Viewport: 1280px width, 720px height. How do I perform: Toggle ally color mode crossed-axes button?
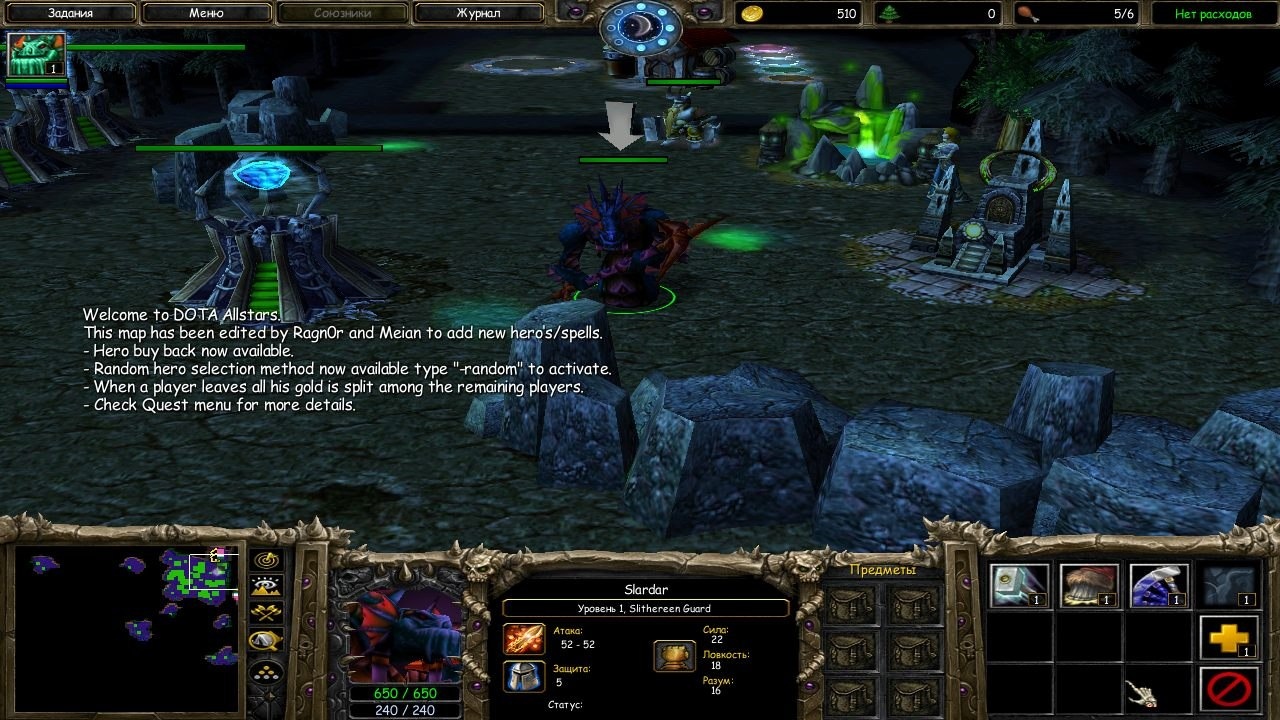(267, 613)
